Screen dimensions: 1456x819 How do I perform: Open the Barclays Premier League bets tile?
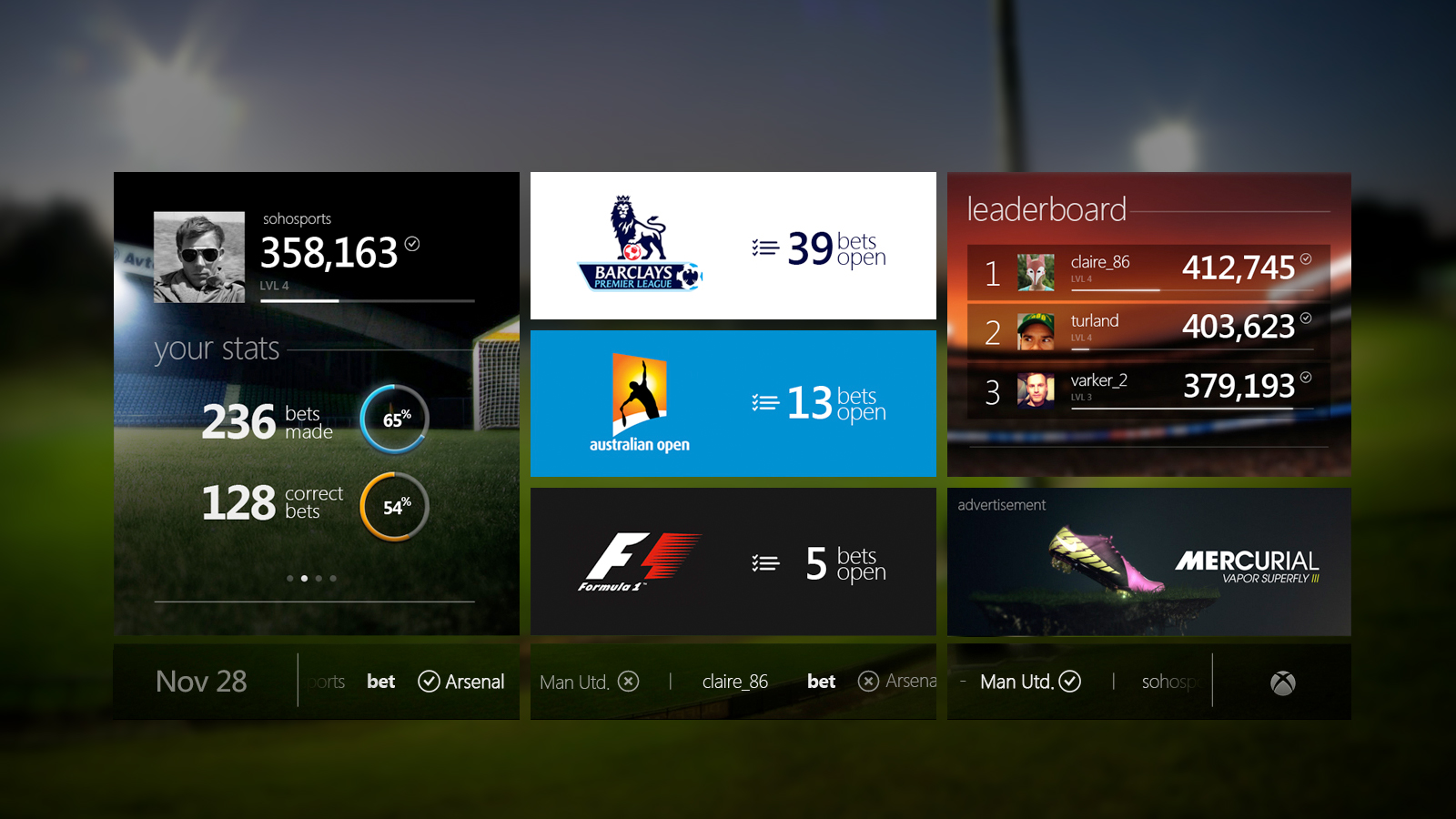[x=733, y=246]
